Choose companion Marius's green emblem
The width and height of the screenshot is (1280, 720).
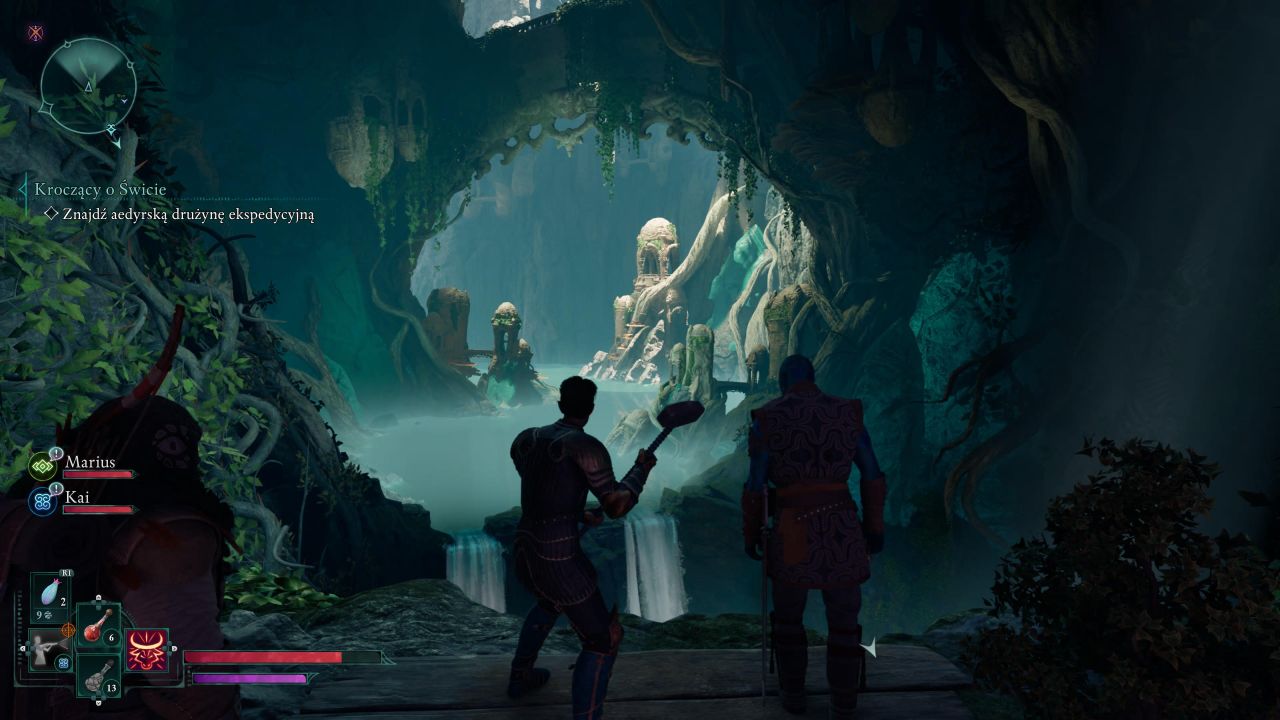[x=42, y=466]
